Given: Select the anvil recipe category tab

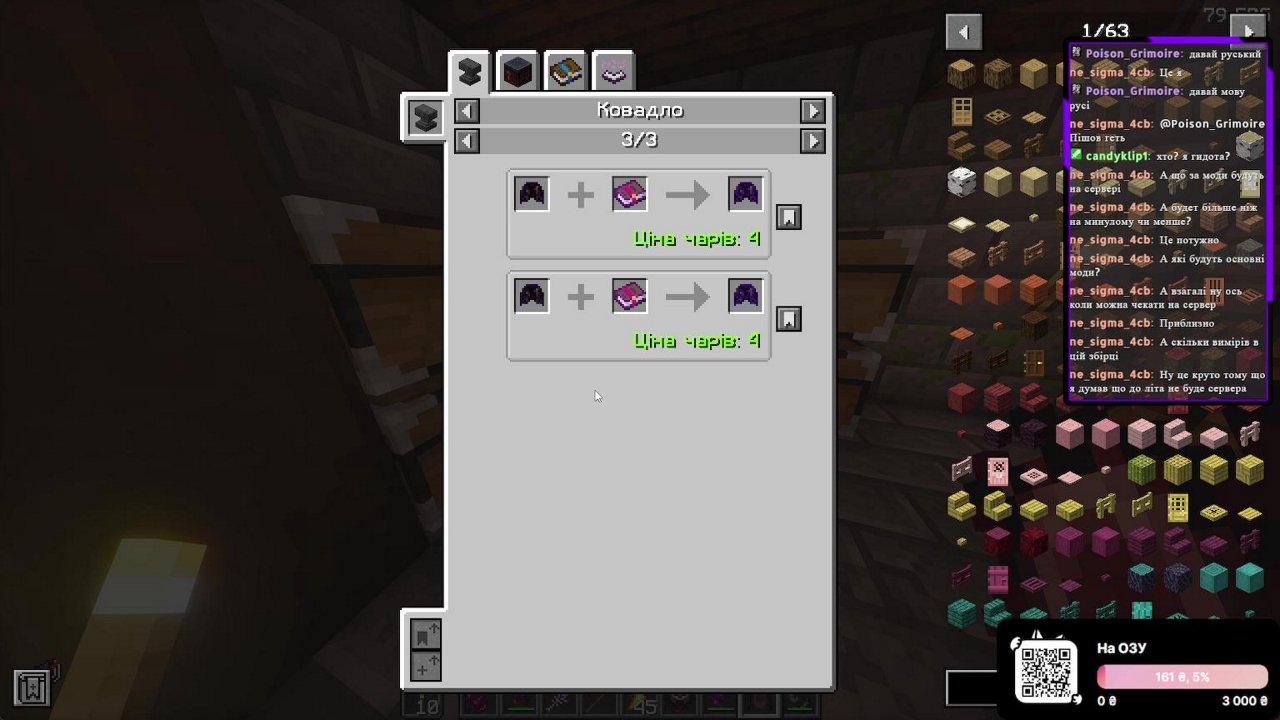Looking at the screenshot, I should 469,70.
